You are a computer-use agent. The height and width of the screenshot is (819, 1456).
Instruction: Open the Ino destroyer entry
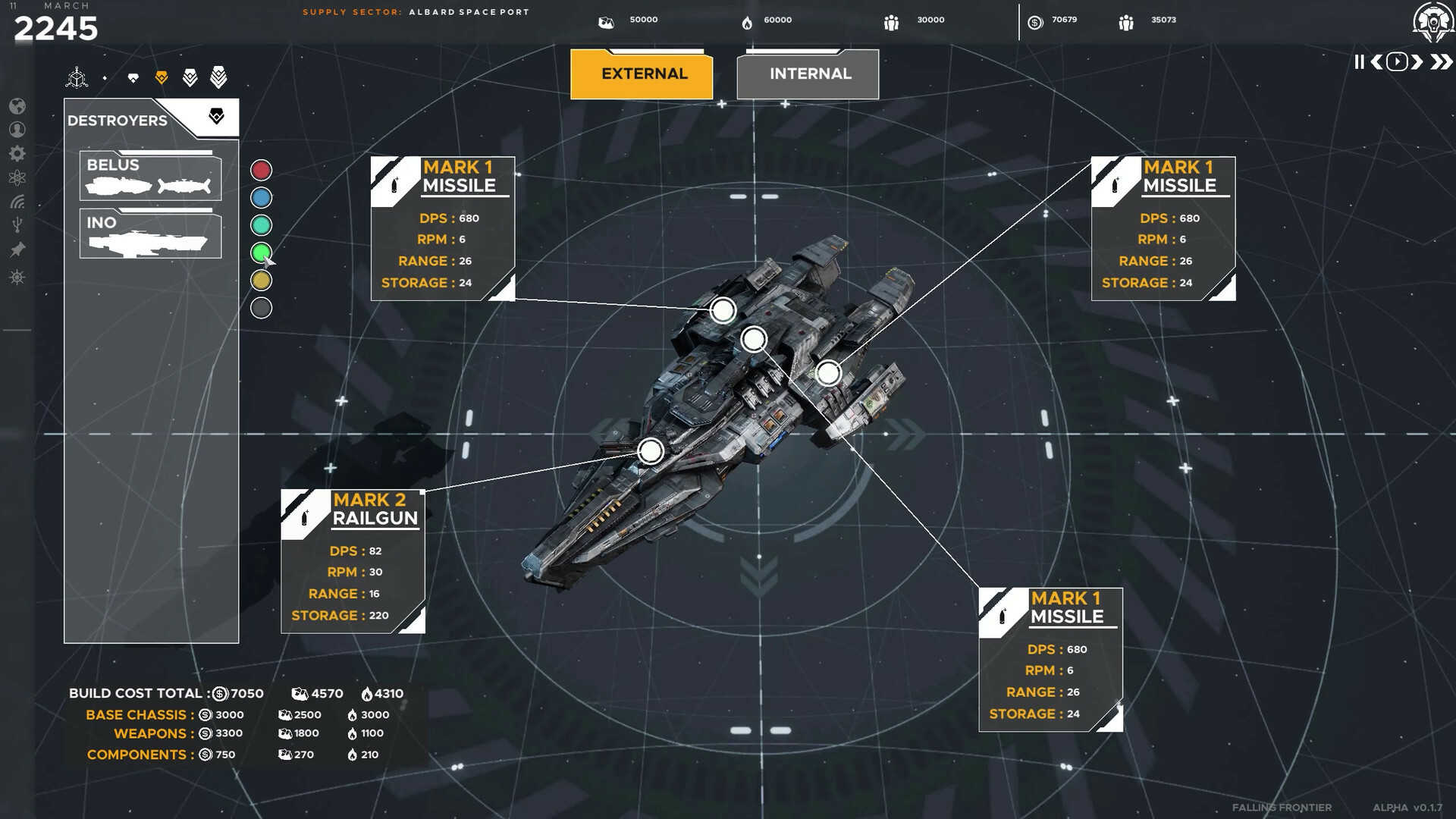coord(149,234)
